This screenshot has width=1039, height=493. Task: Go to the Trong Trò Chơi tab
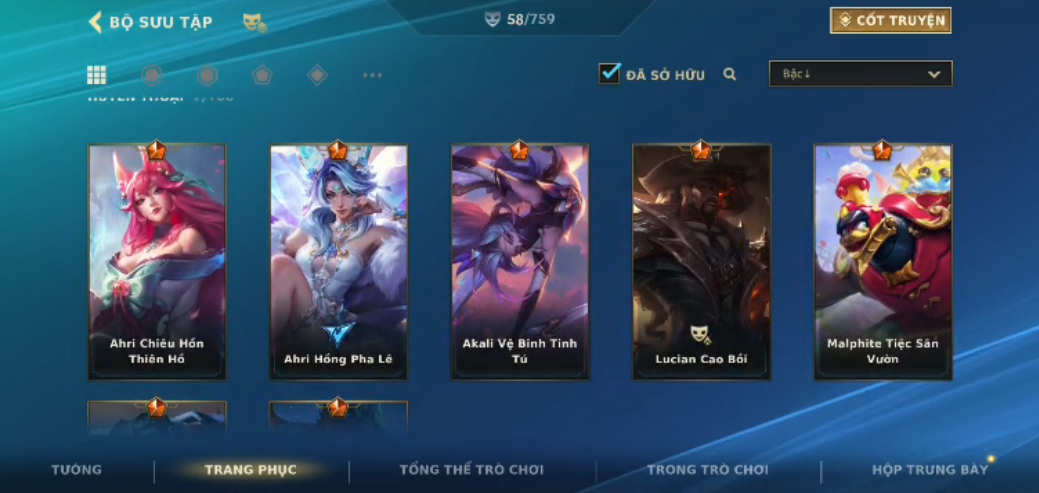tap(707, 470)
